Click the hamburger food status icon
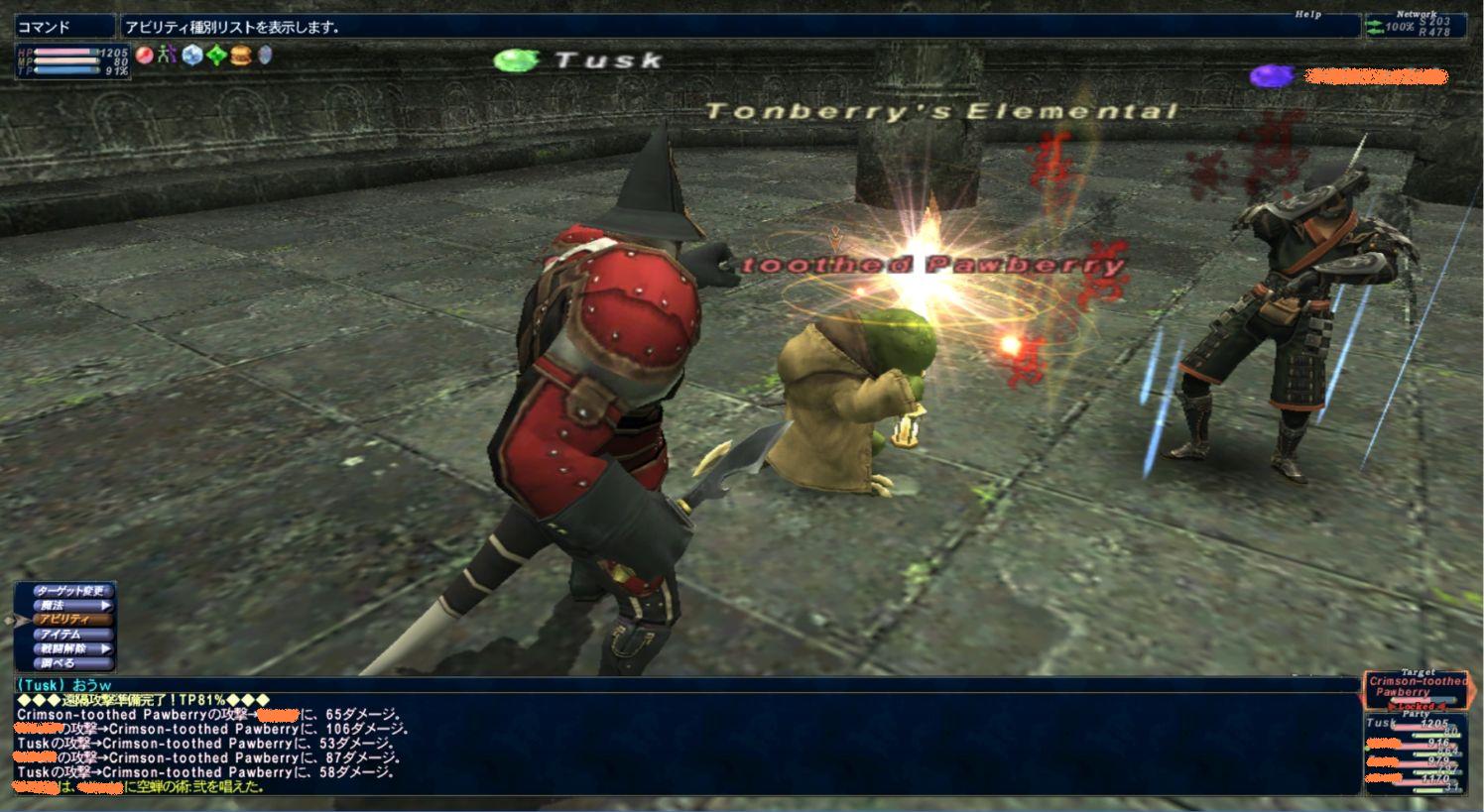Screen dimensions: 1484x812 [240, 56]
